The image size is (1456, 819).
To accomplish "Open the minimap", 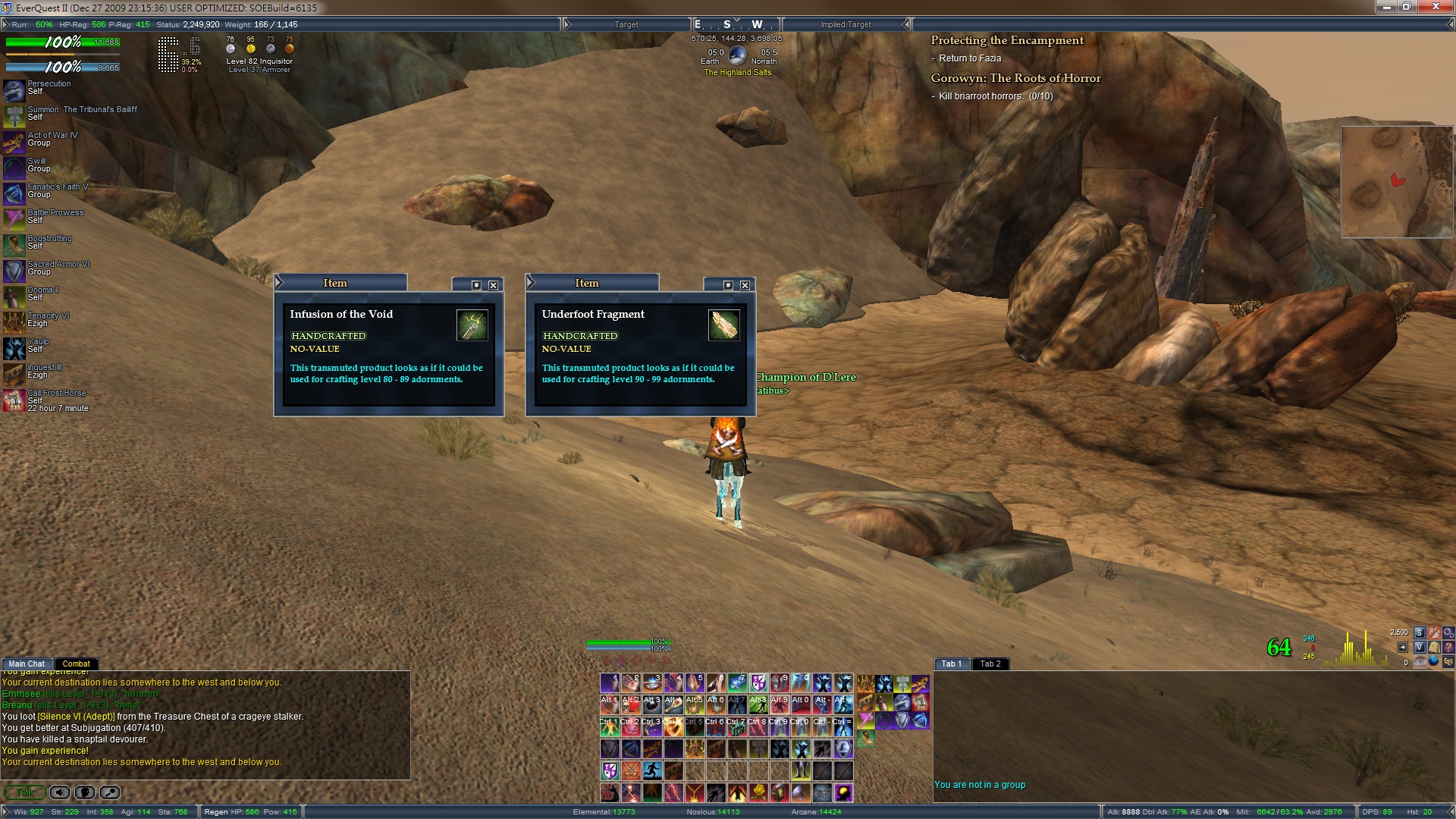I will 1397,182.
